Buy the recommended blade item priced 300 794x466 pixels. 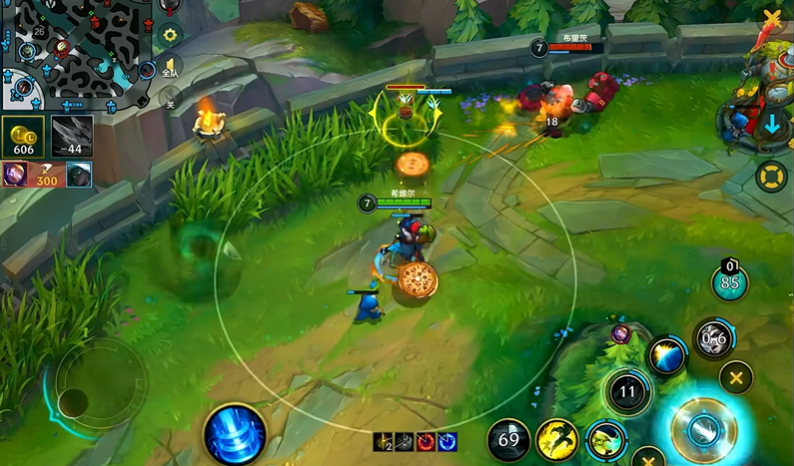[x=48, y=175]
